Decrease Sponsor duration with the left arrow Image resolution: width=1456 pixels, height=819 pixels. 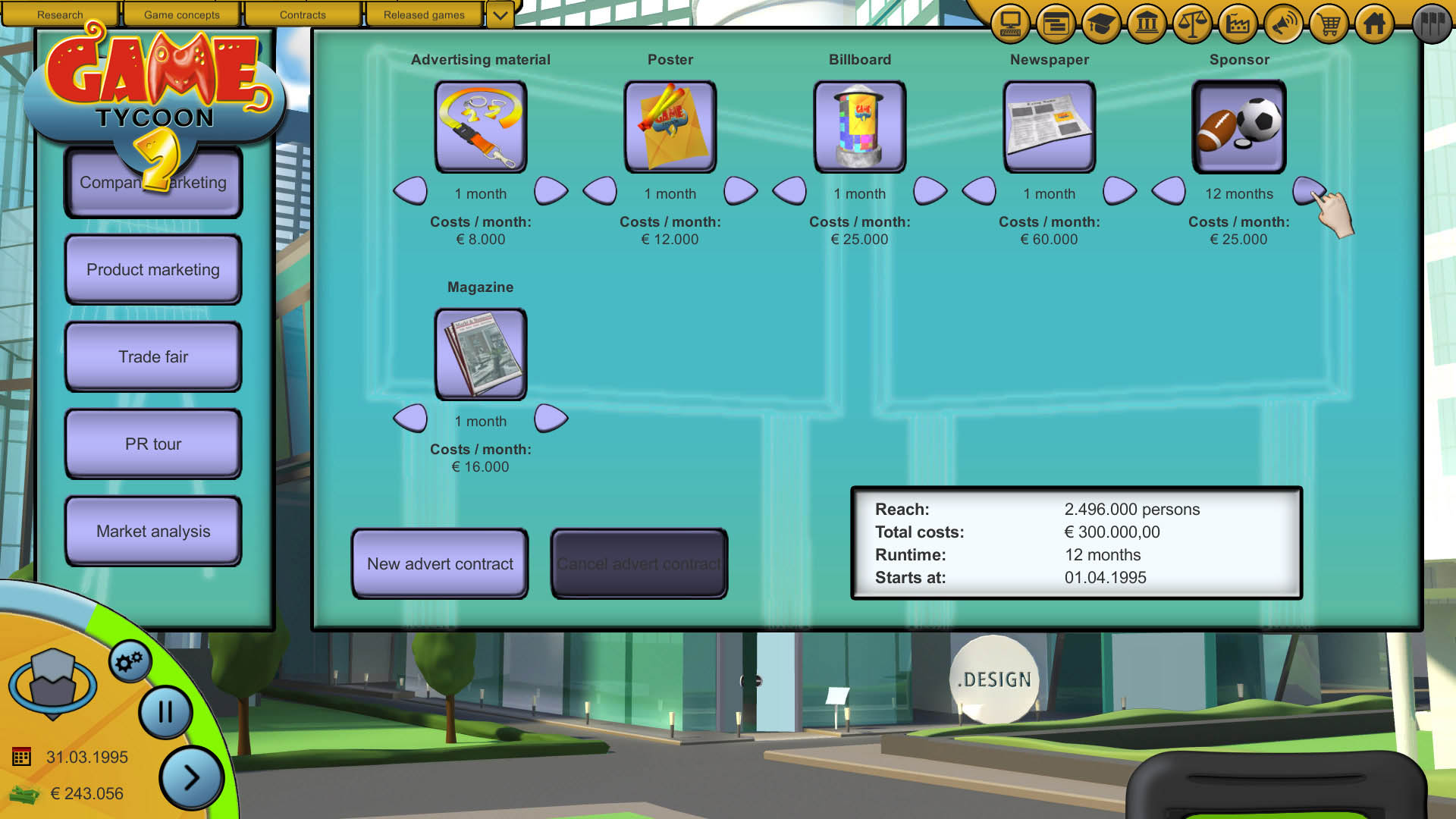pos(1169,192)
